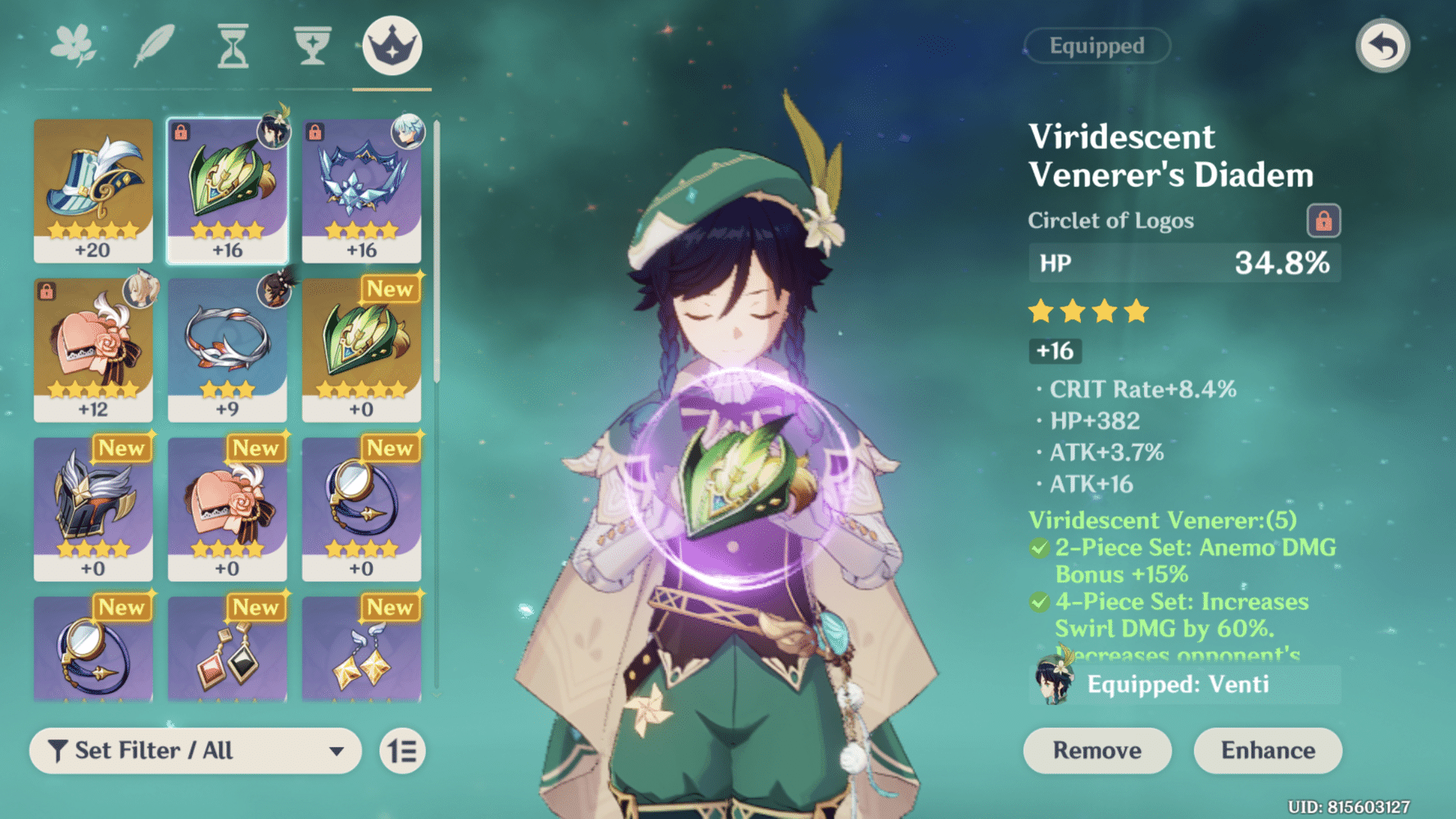1456x819 pixels.
Task: Click the Remove button
Action: [x=1097, y=750]
